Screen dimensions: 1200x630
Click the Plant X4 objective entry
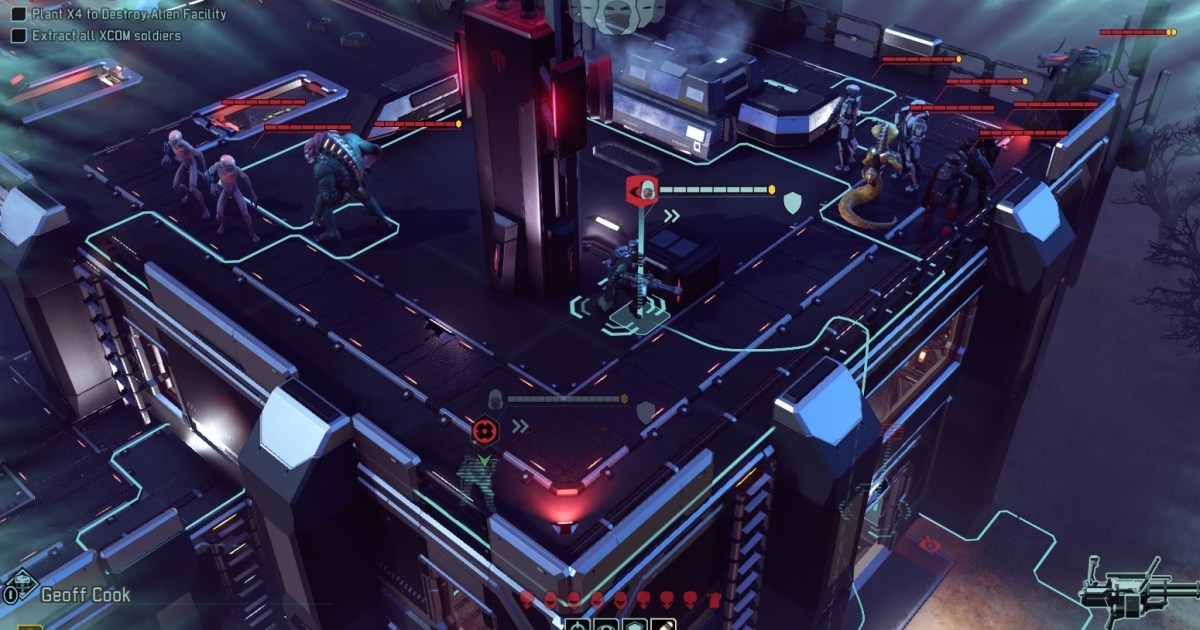[x=127, y=15]
